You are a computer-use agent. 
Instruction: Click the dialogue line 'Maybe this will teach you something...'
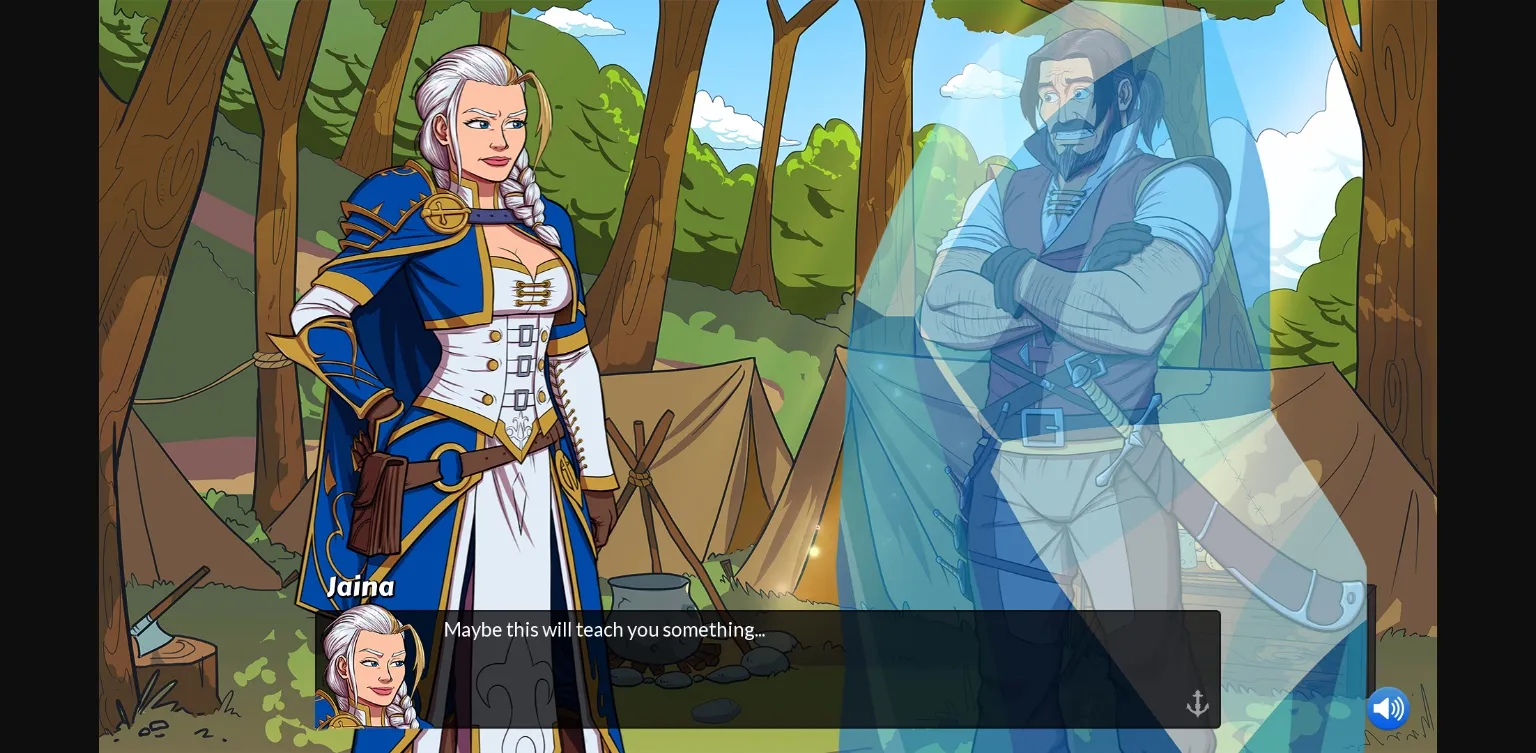pyautogui.click(x=605, y=630)
